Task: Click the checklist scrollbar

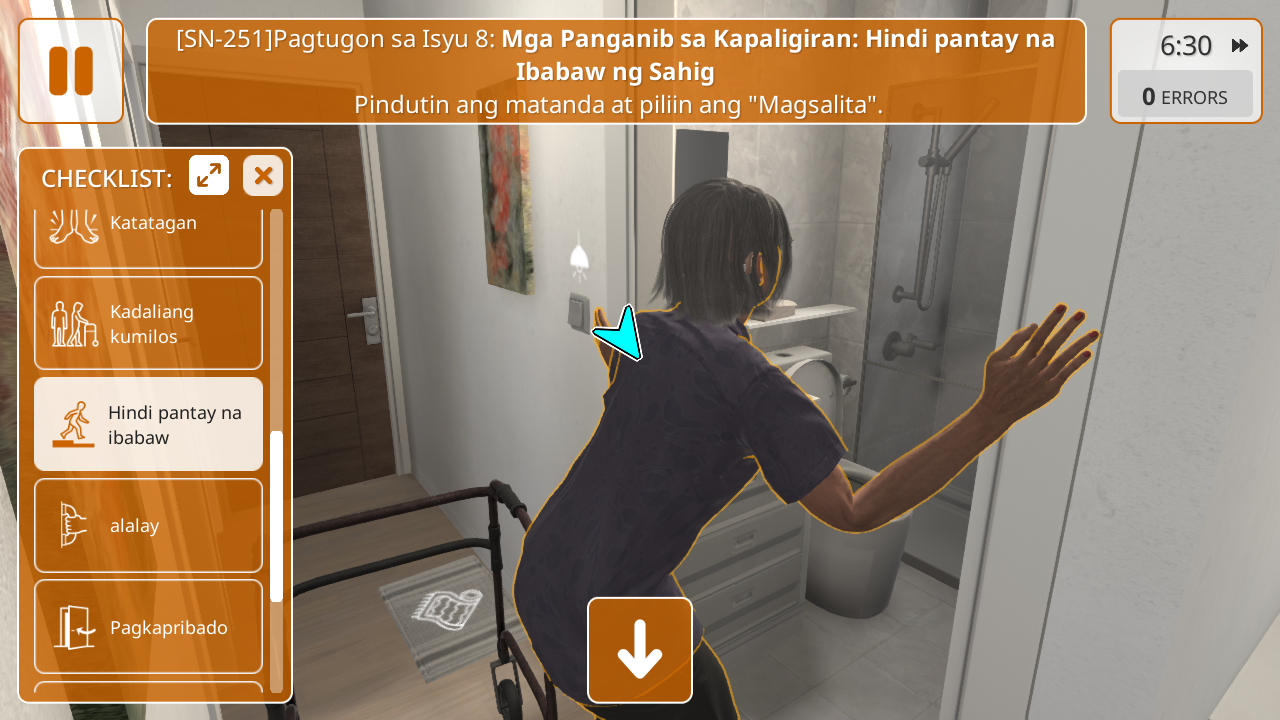Action: [277, 516]
